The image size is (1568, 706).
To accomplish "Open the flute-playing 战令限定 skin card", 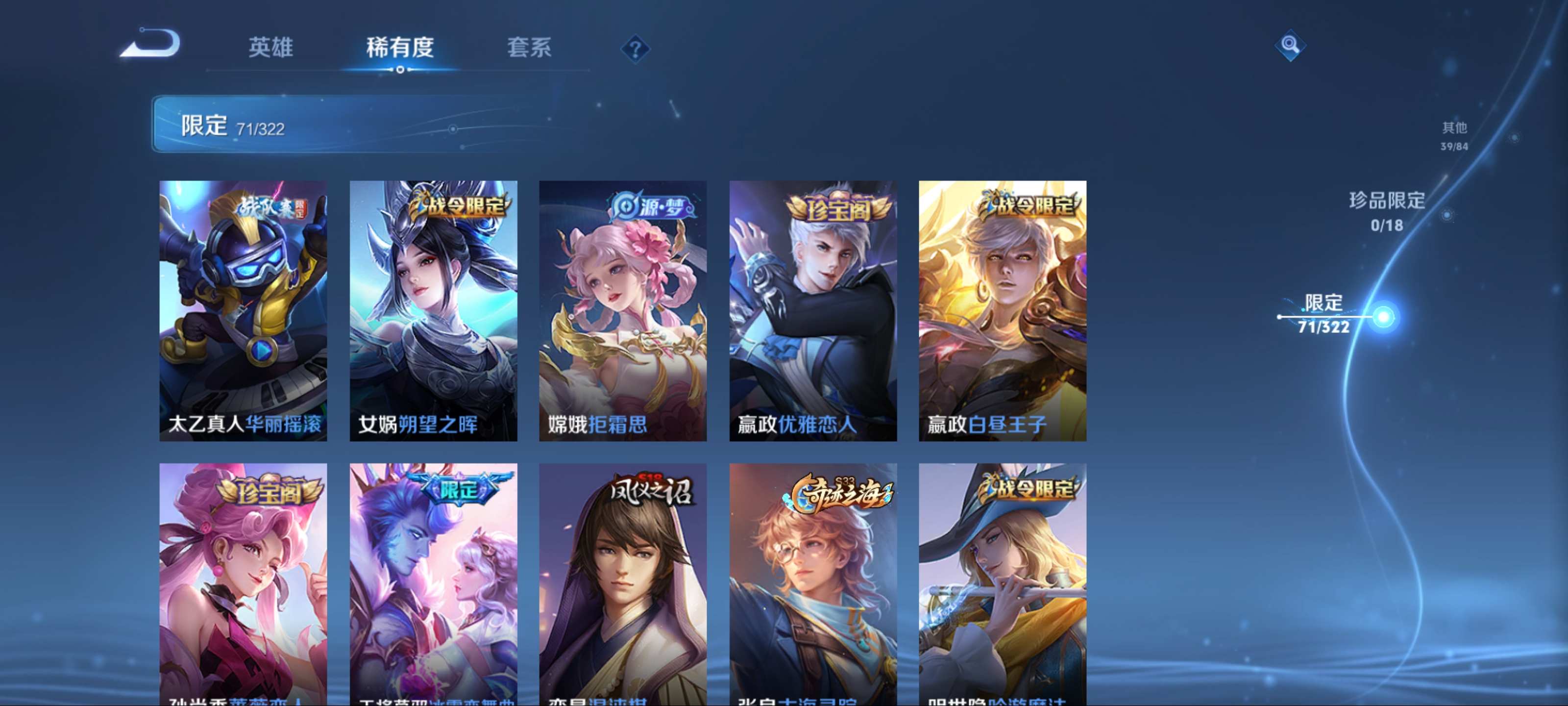I will [x=1003, y=585].
